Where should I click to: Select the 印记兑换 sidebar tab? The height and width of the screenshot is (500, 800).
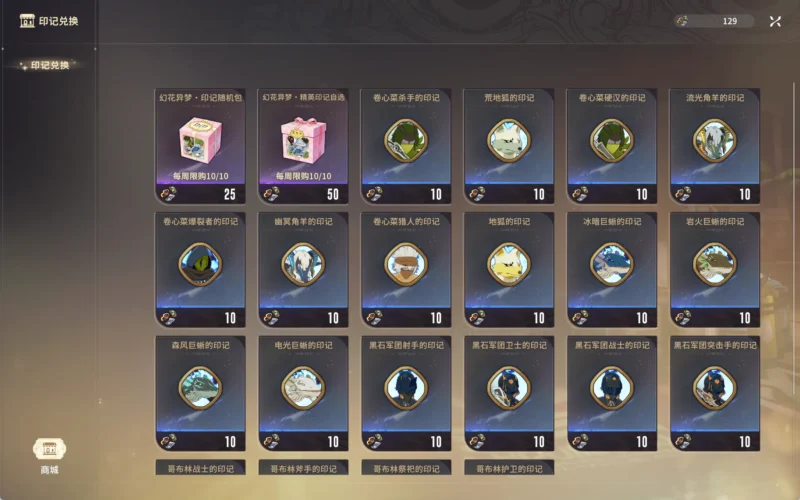coord(50,65)
